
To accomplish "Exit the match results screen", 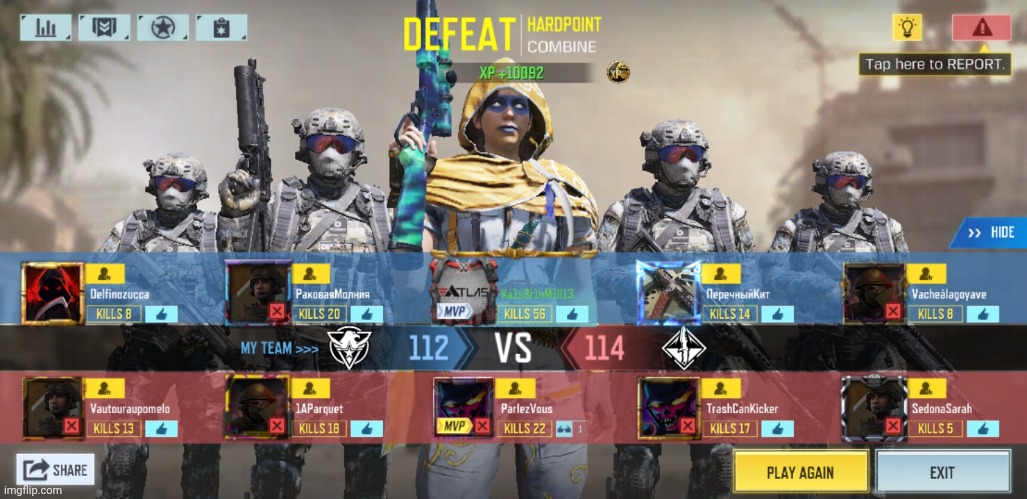I will (x=941, y=471).
